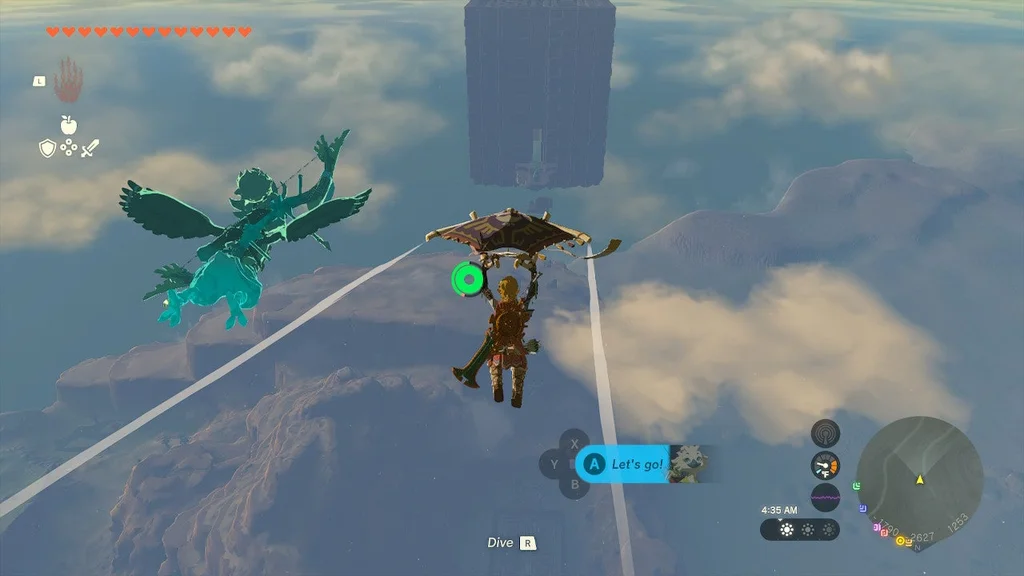Select the yellow circle objective marker

[x=899, y=541]
